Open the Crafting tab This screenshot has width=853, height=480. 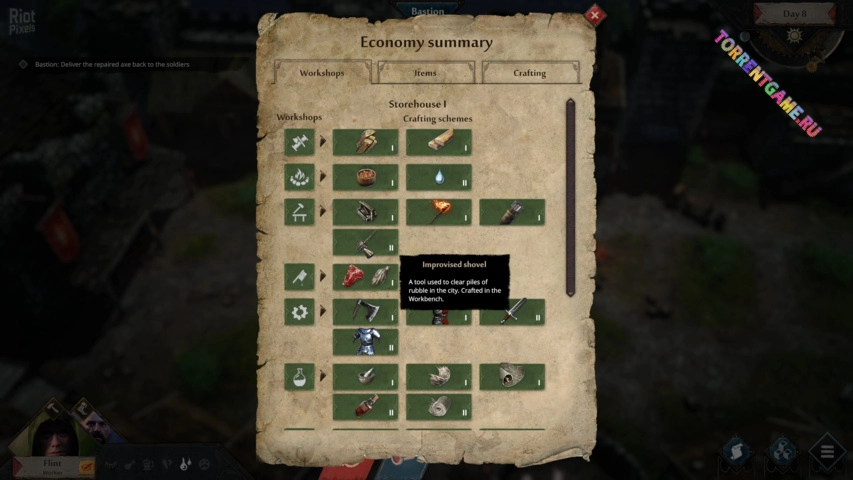coord(530,73)
